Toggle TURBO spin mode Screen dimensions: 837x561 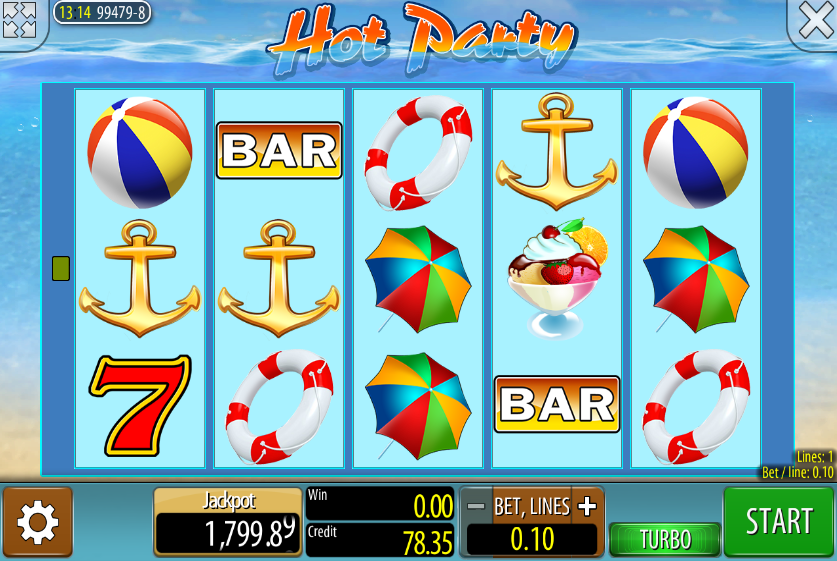(665, 539)
